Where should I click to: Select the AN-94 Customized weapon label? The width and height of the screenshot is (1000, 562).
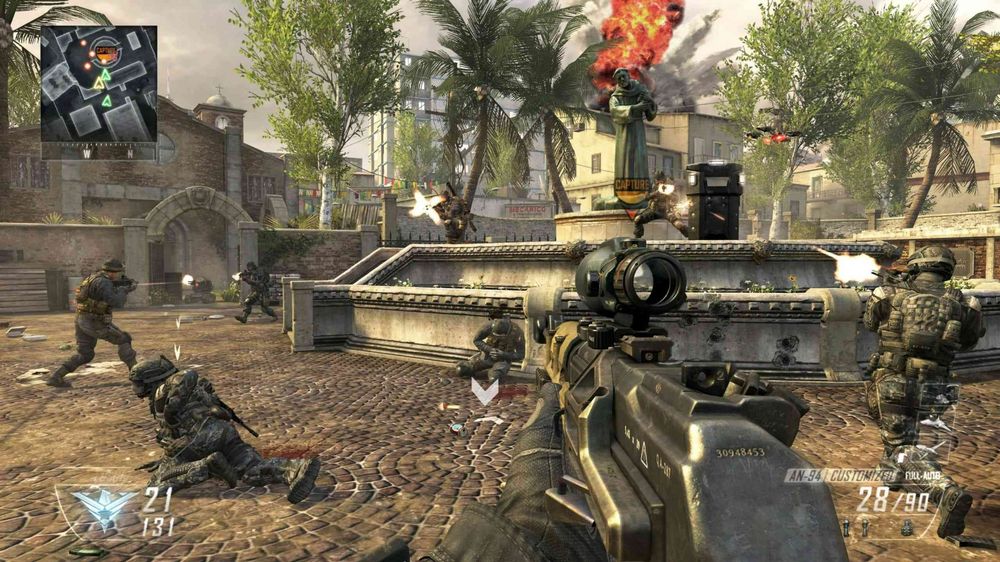pos(830,476)
